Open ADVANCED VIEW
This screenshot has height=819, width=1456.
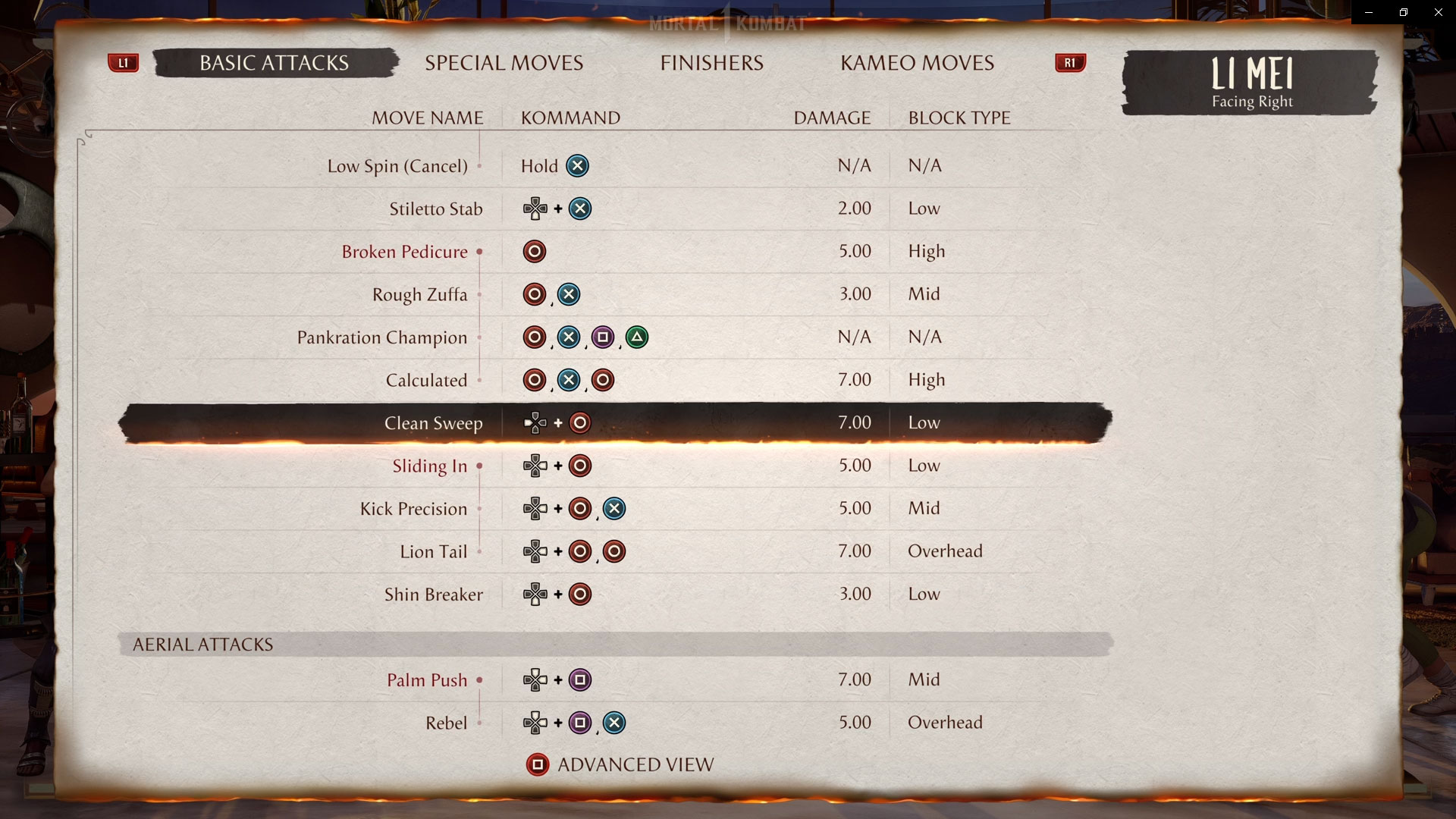tap(635, 764)
